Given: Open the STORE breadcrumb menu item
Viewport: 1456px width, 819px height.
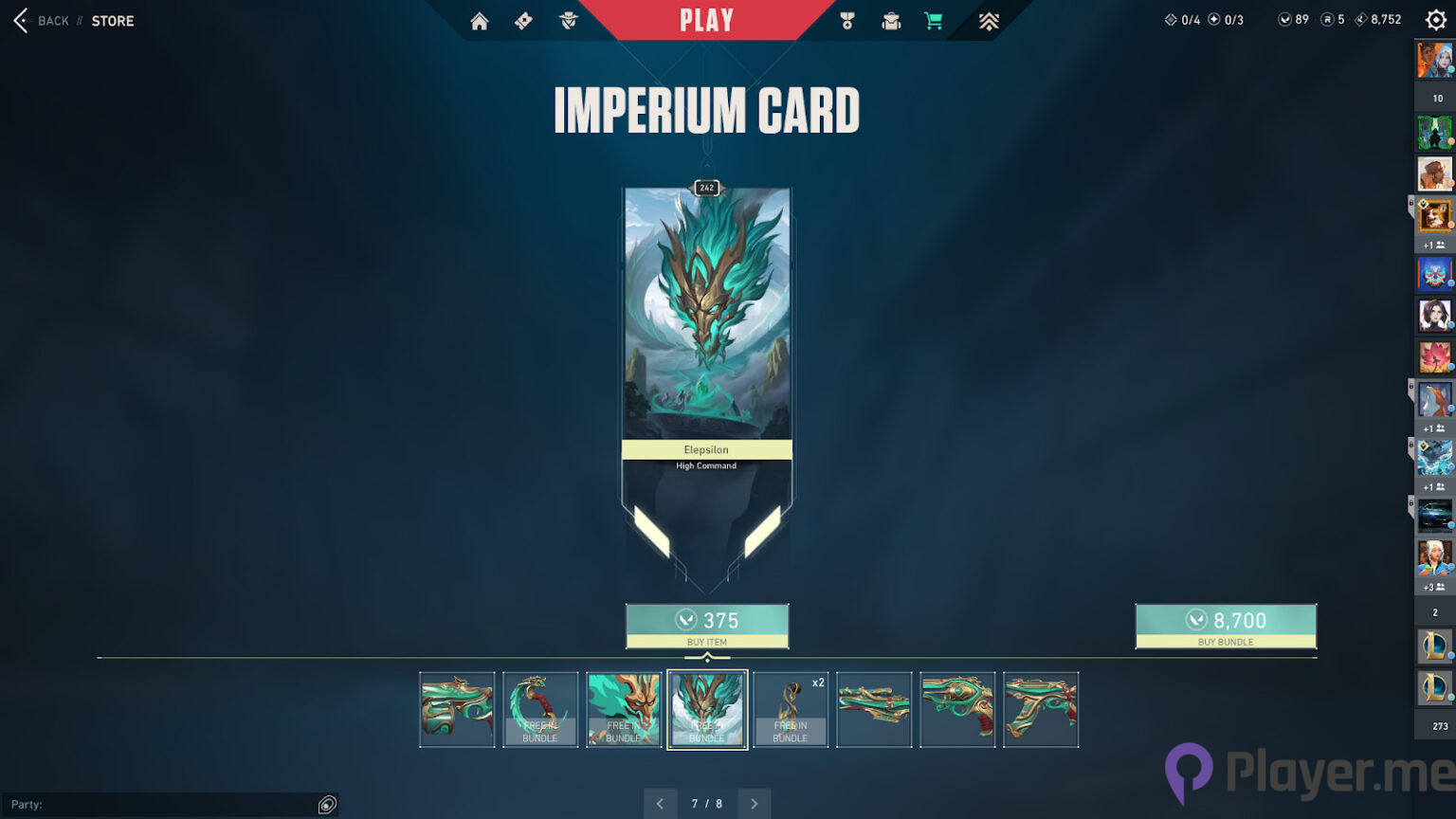Looking at the screenshot, I should click(113, 21).
